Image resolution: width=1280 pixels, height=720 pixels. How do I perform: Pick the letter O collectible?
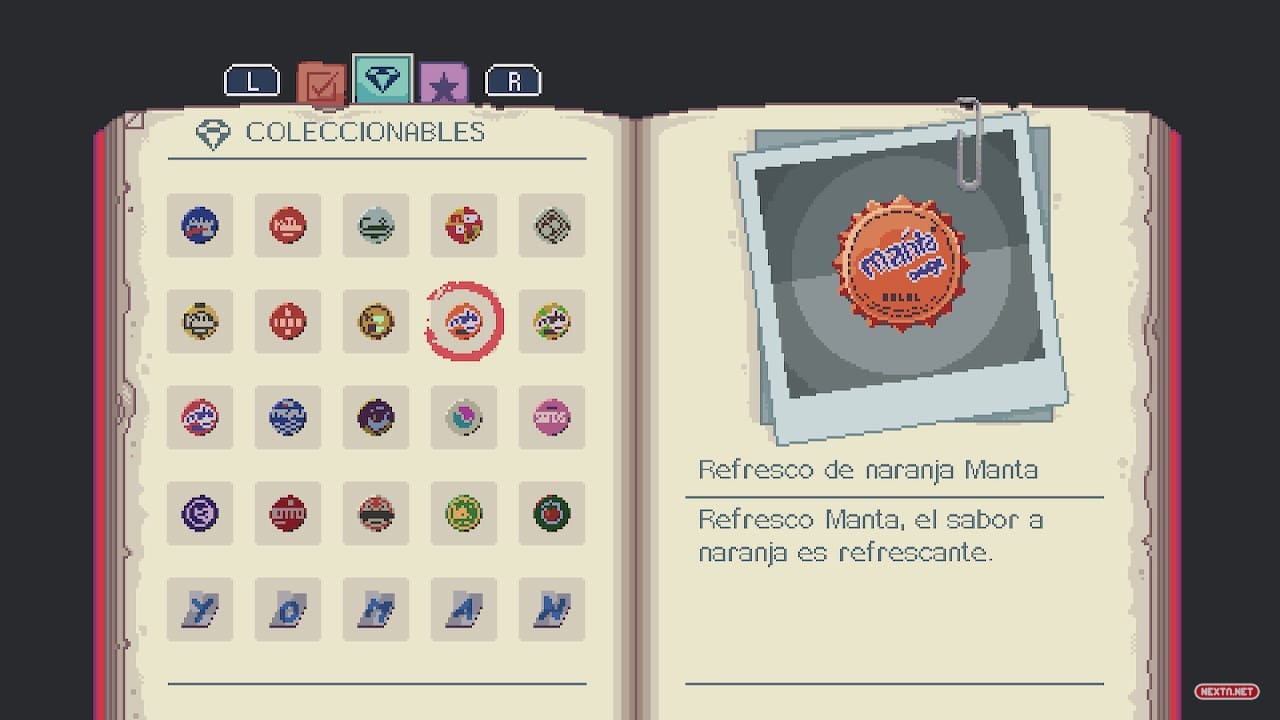[x=288, y=609]
